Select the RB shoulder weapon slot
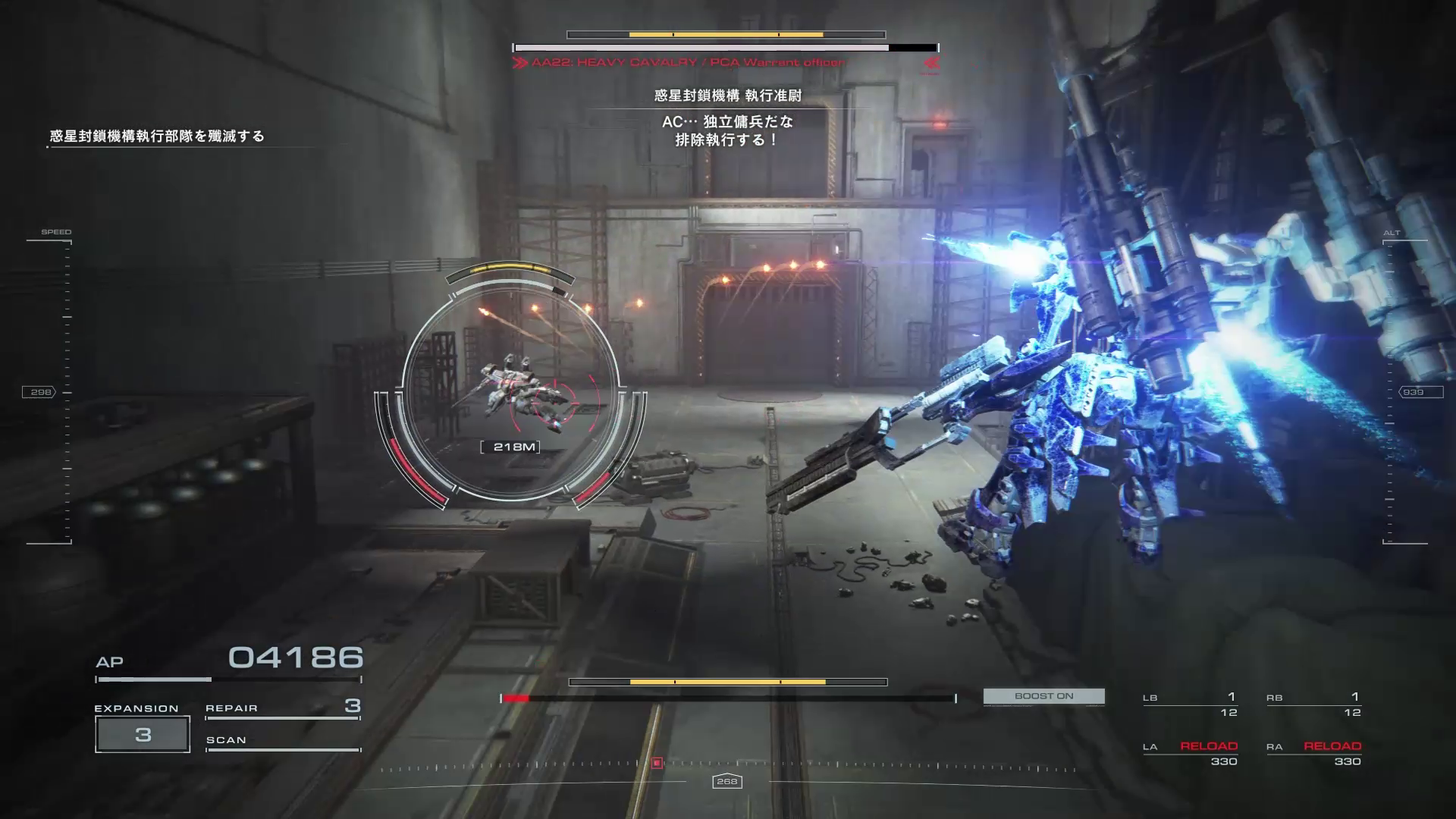The width and height of the screenshot is (1456, 819). [x=1313, y=704]
